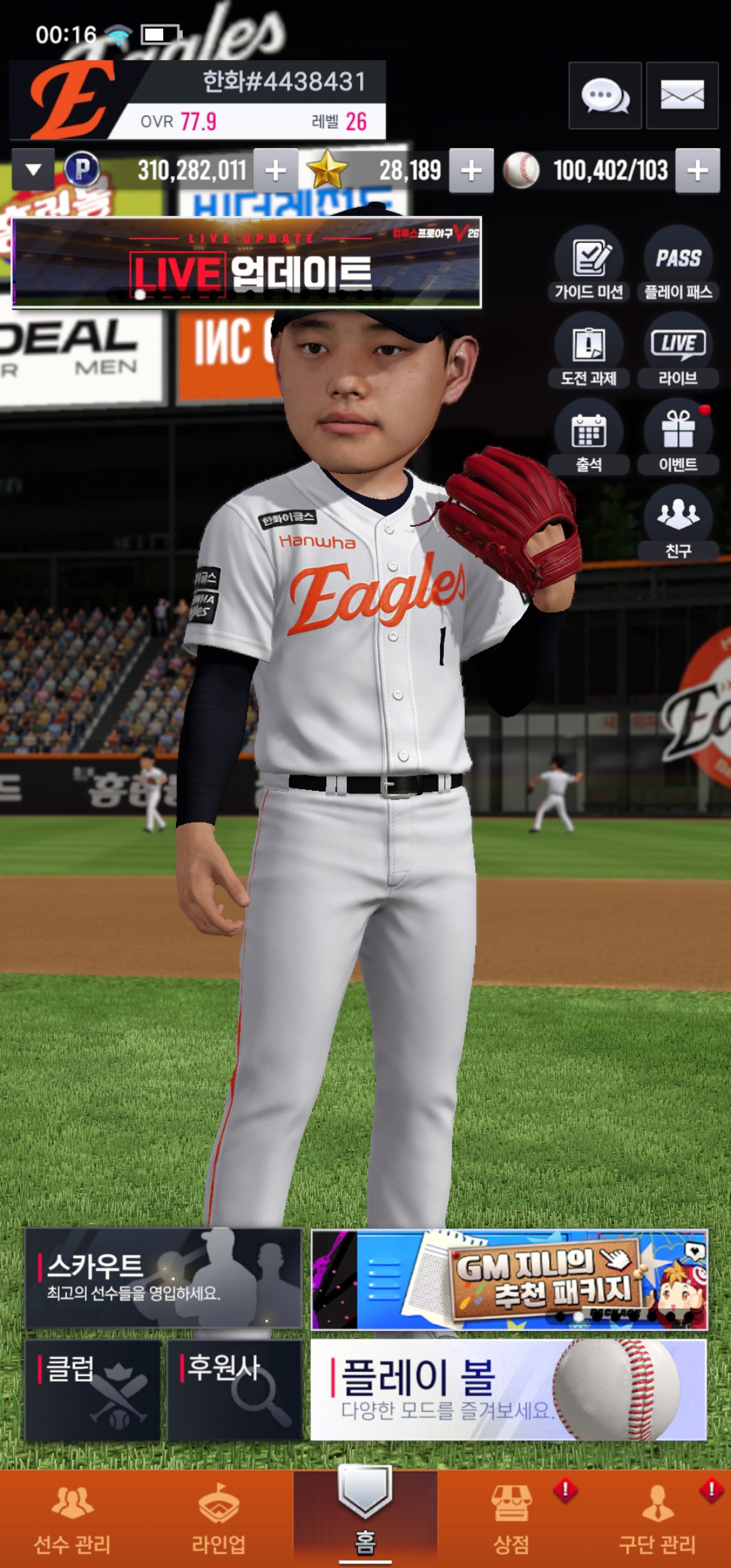
Task: Open the 출석 attendance calendar
Action: [589, 437]
